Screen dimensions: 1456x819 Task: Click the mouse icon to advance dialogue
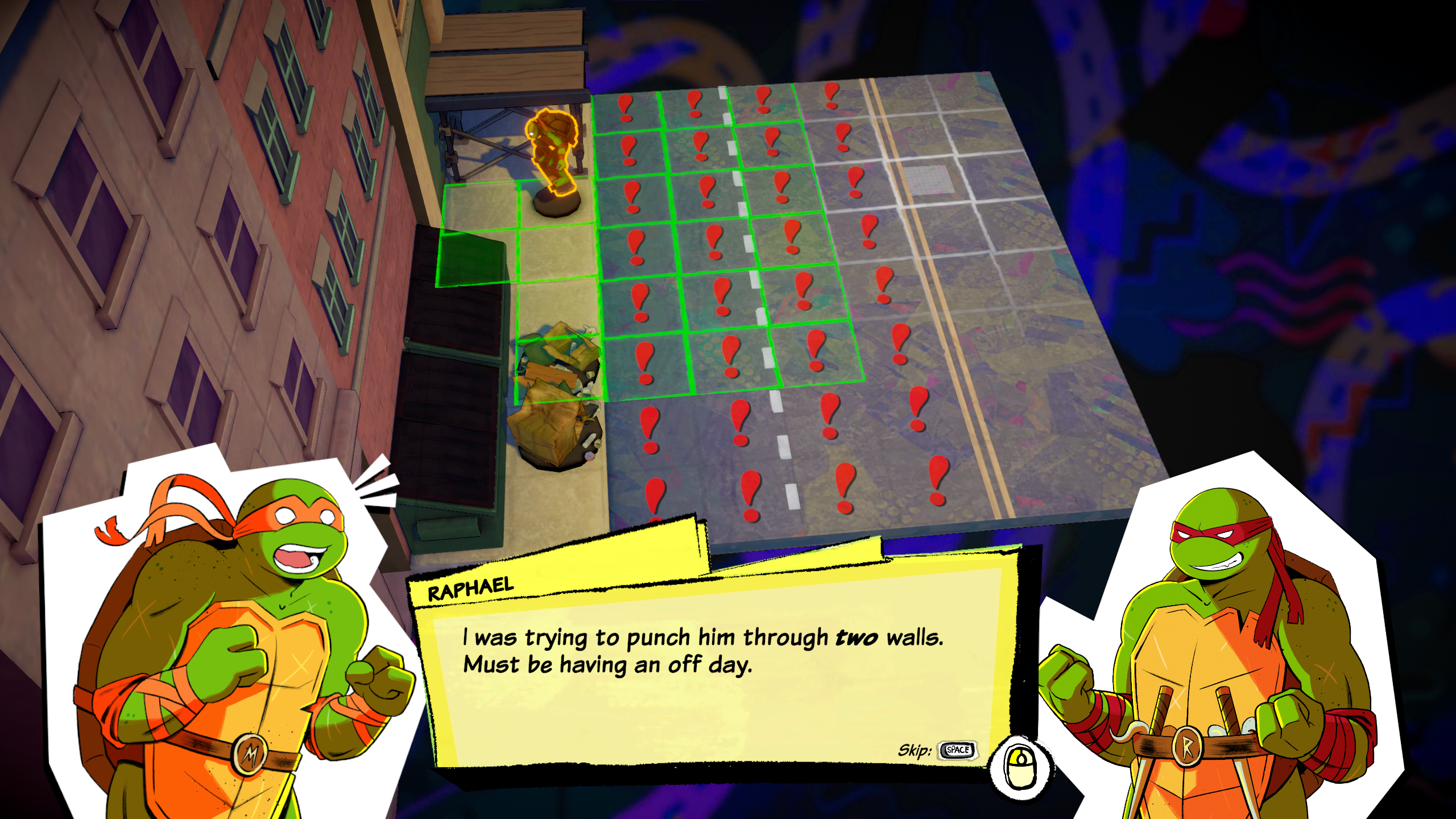coord(1021,768)
